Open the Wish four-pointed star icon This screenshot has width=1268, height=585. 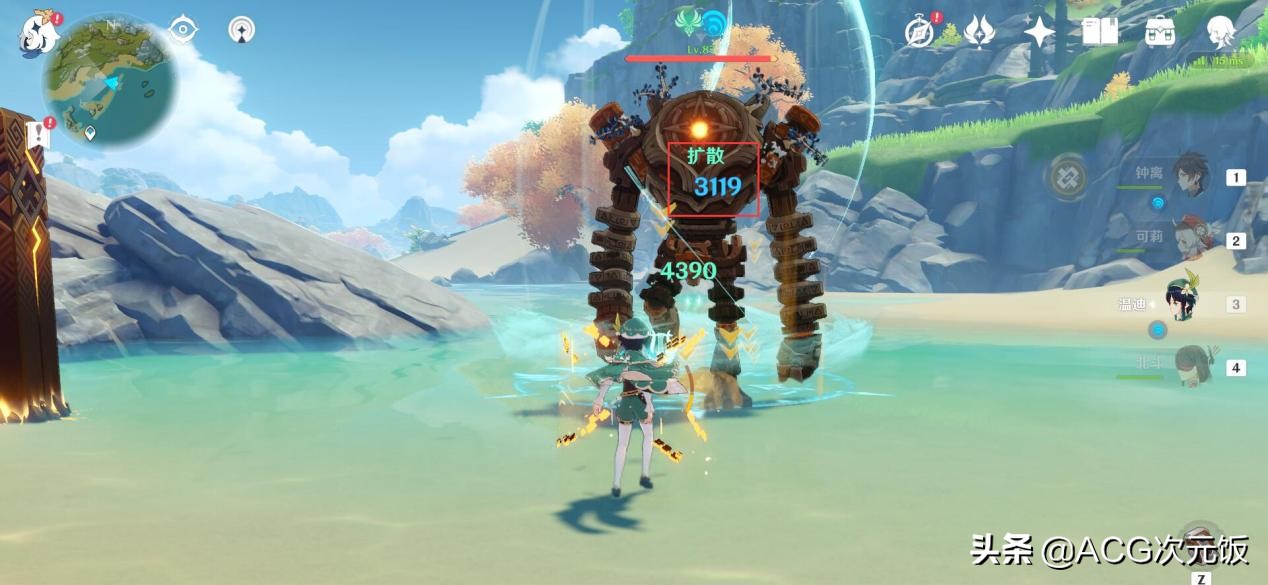pyautogui.click(x=1039, y=32)
